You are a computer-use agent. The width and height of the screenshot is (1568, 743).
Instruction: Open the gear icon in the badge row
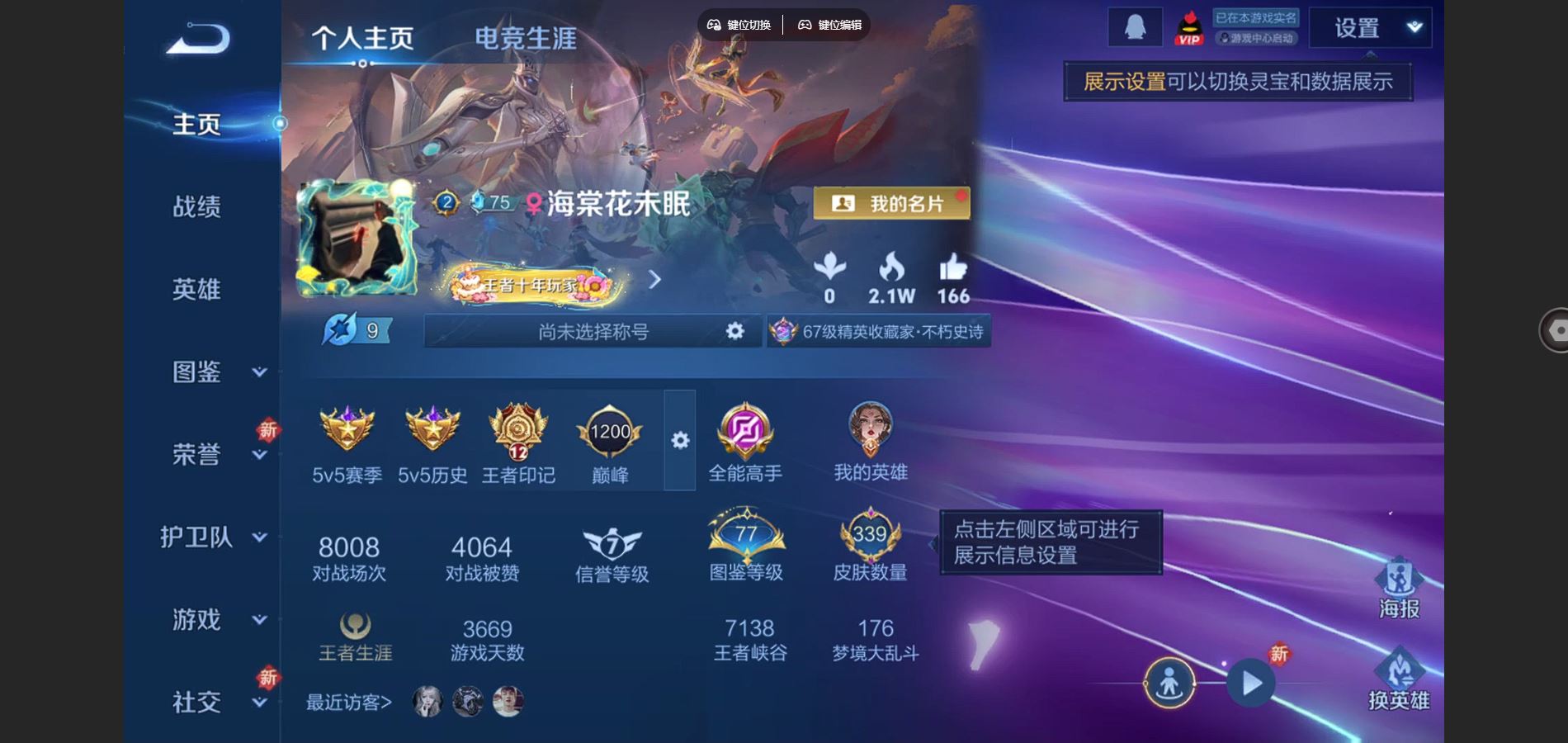coord(680,442)
